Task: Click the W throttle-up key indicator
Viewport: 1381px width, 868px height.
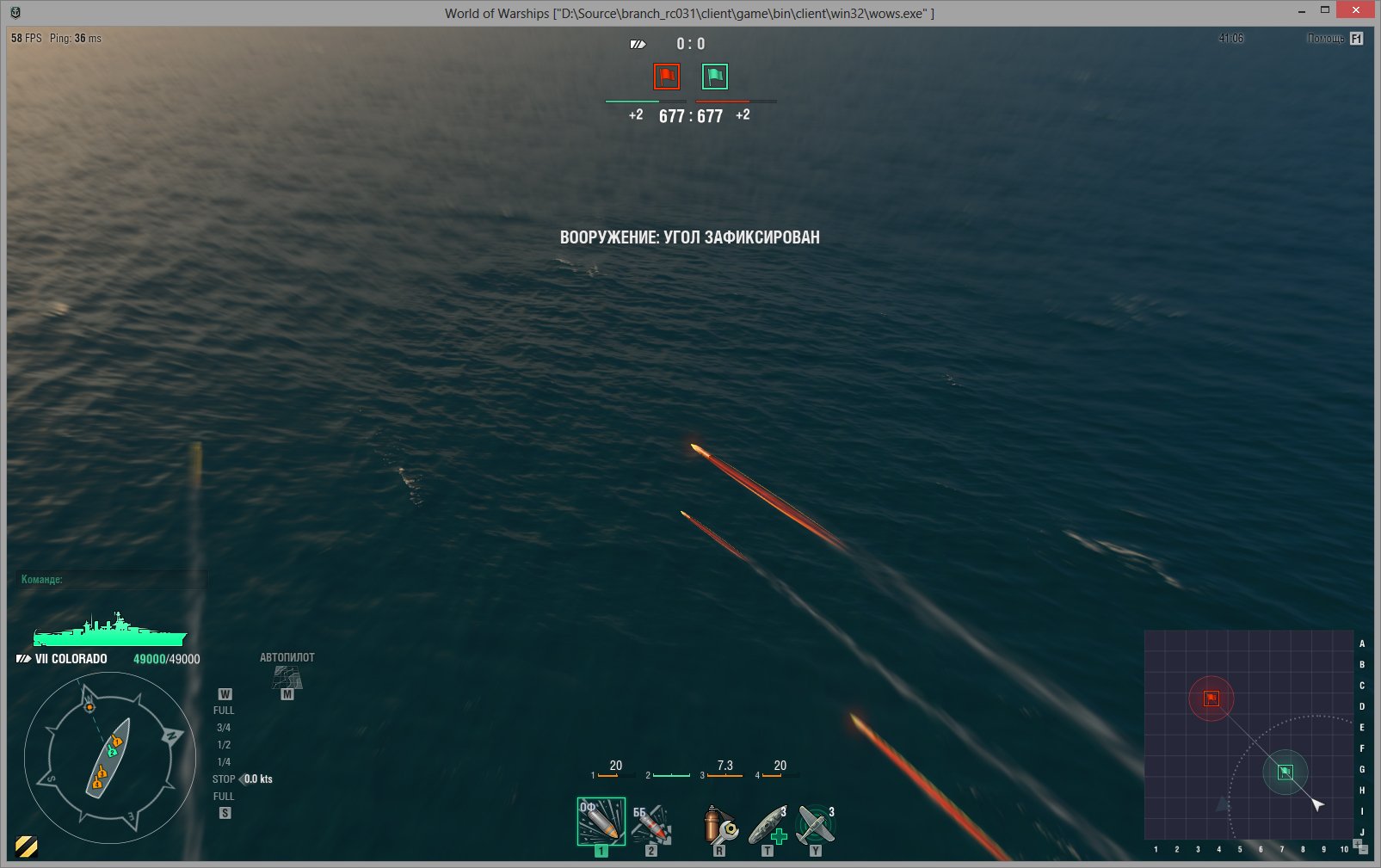Action: point(225,693)
